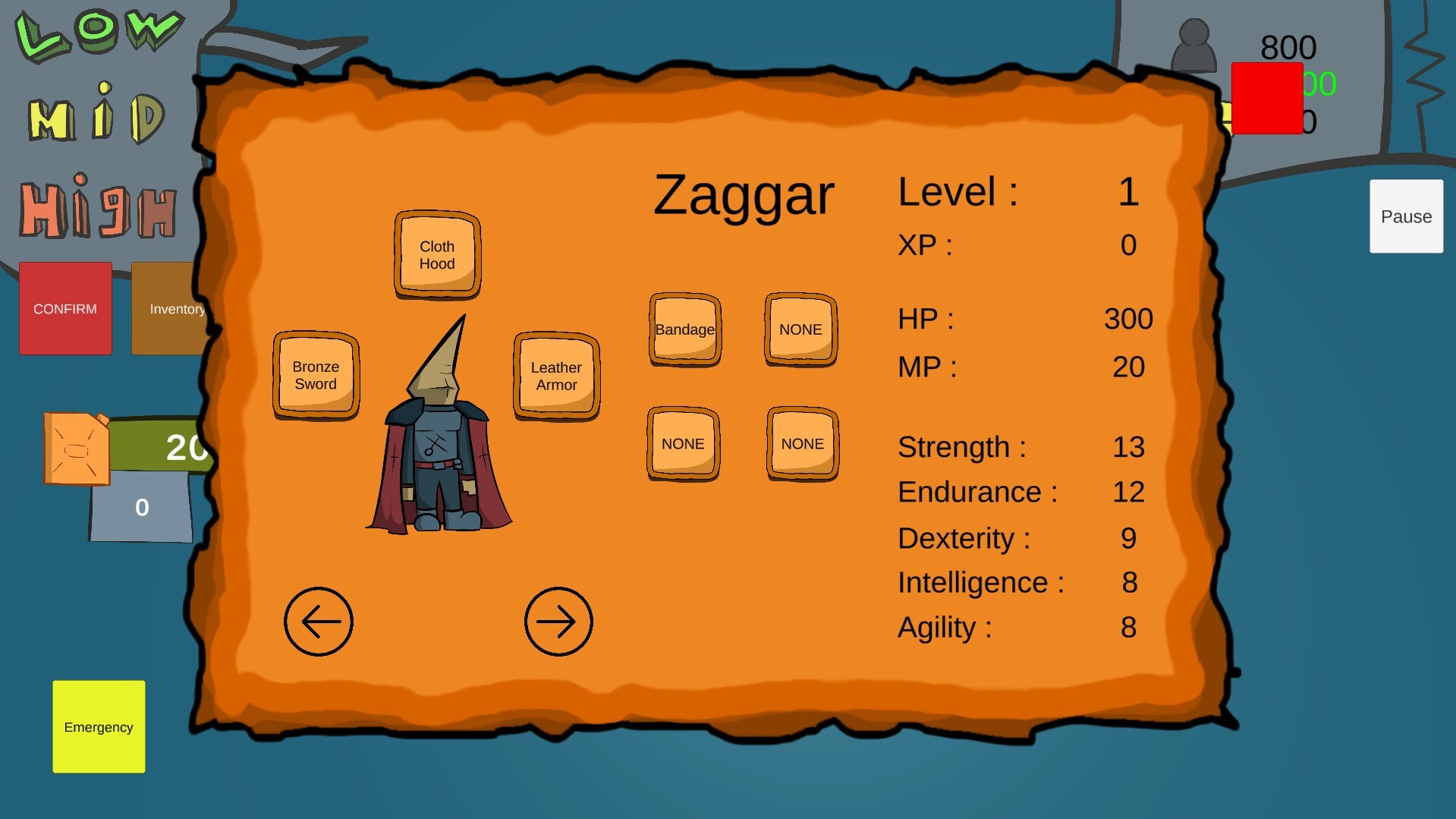The image size is (1456, 819).
Task: Select the Bronze Sword weapon slot
Action: (x=316, y=375)
